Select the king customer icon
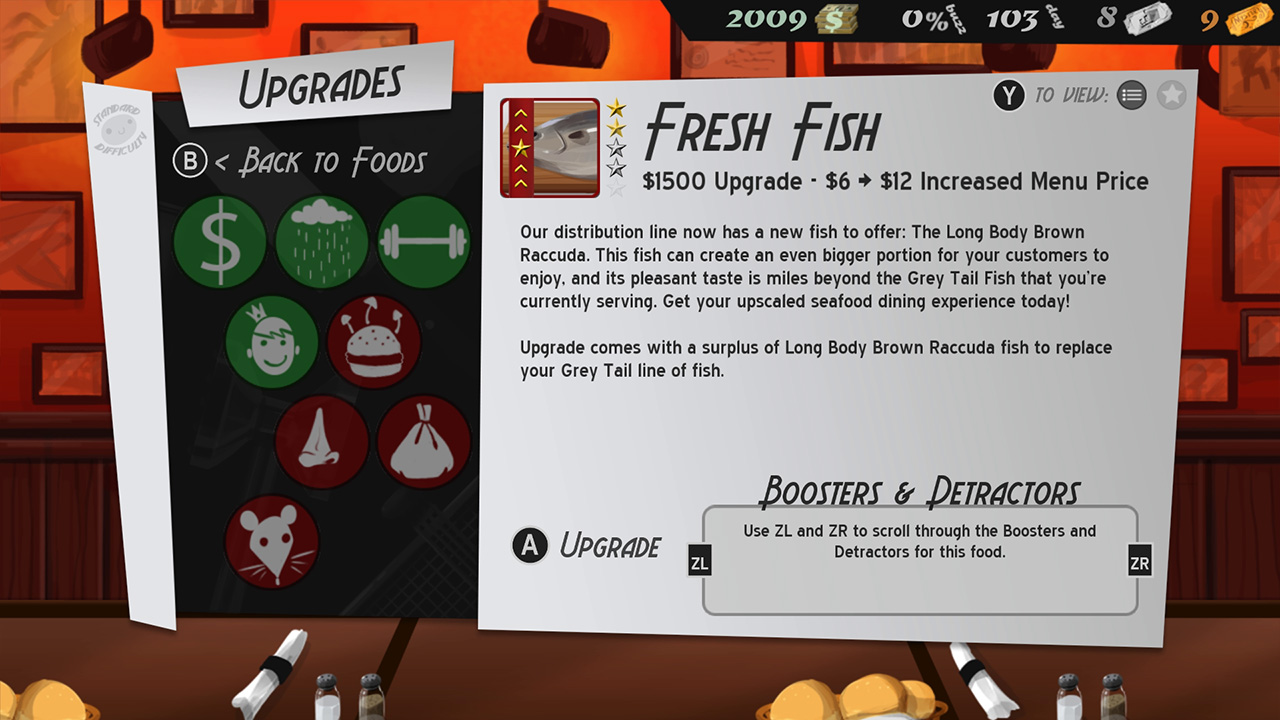 click(273, 343)
